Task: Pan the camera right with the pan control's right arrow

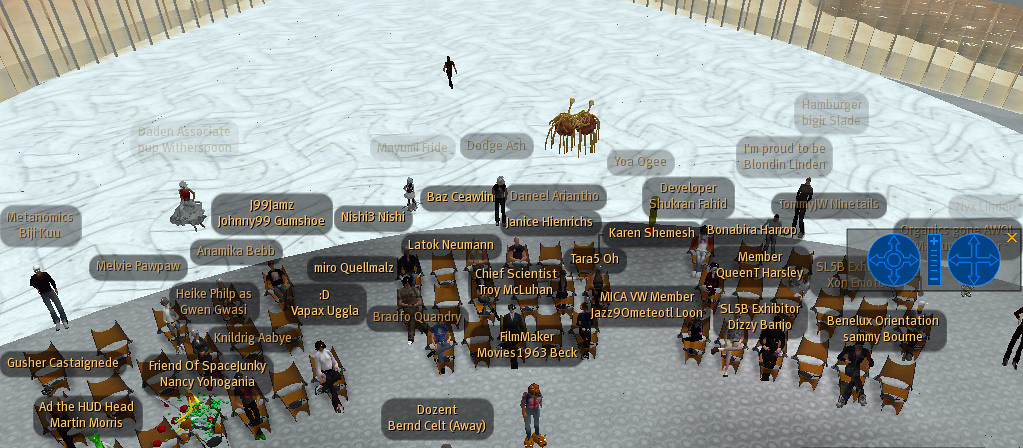Action: click(993, 260)
